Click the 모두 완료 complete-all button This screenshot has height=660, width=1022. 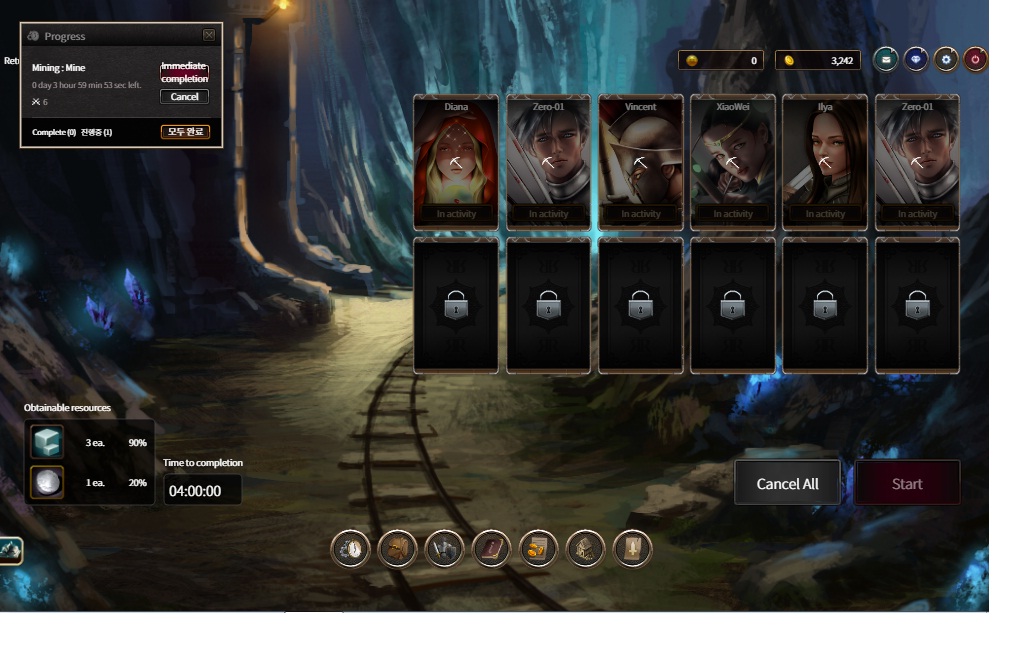point(185,132)
